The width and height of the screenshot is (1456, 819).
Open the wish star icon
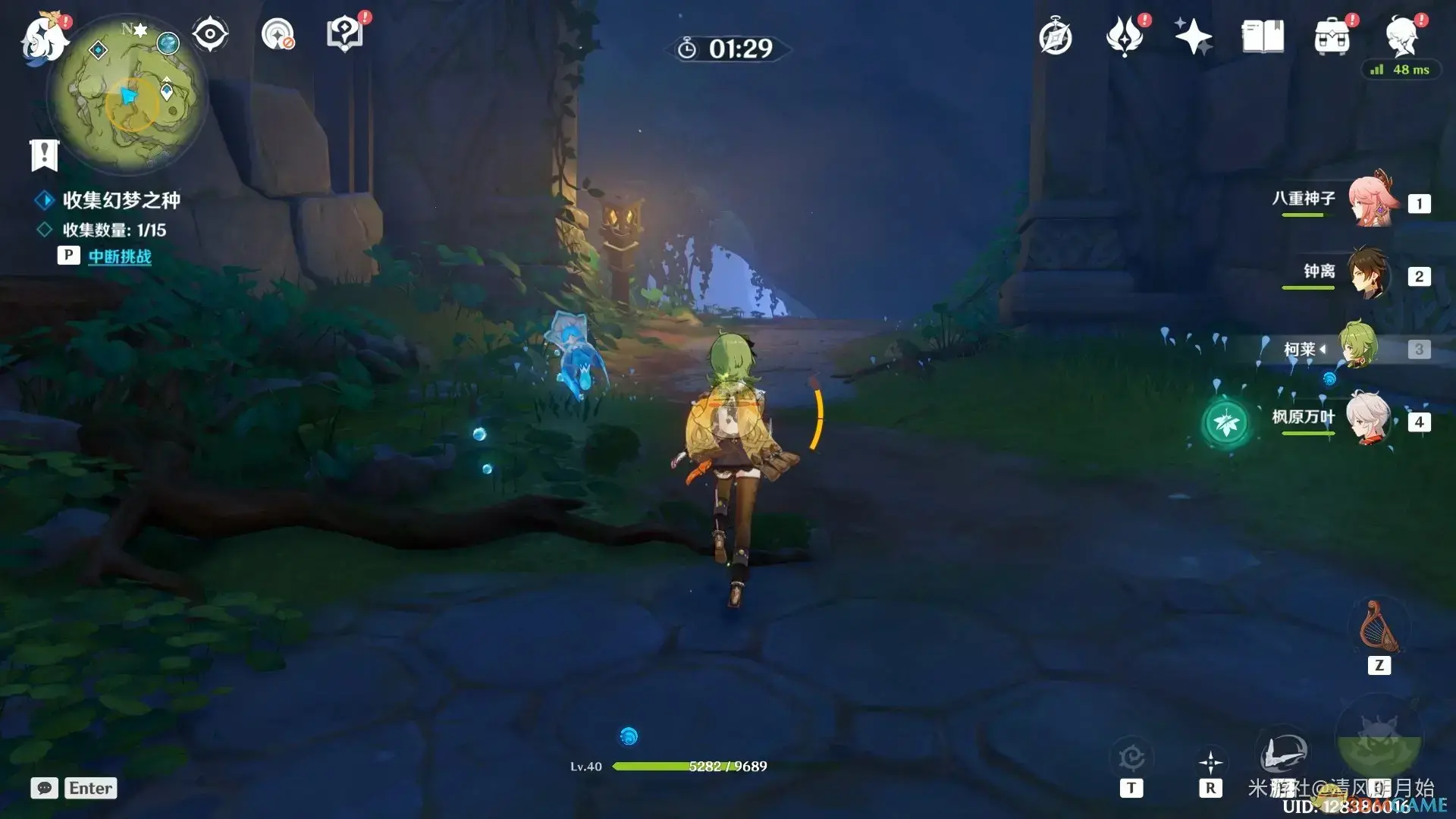[x=1193, y=36]
